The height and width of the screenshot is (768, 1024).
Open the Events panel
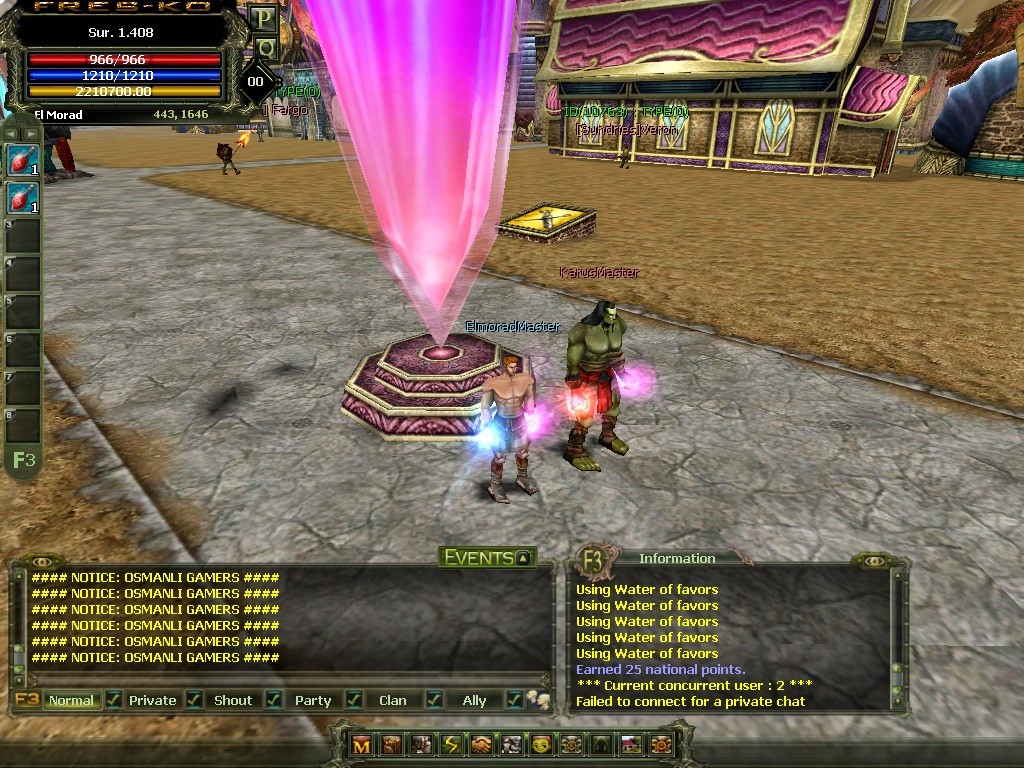click(488, 557)
